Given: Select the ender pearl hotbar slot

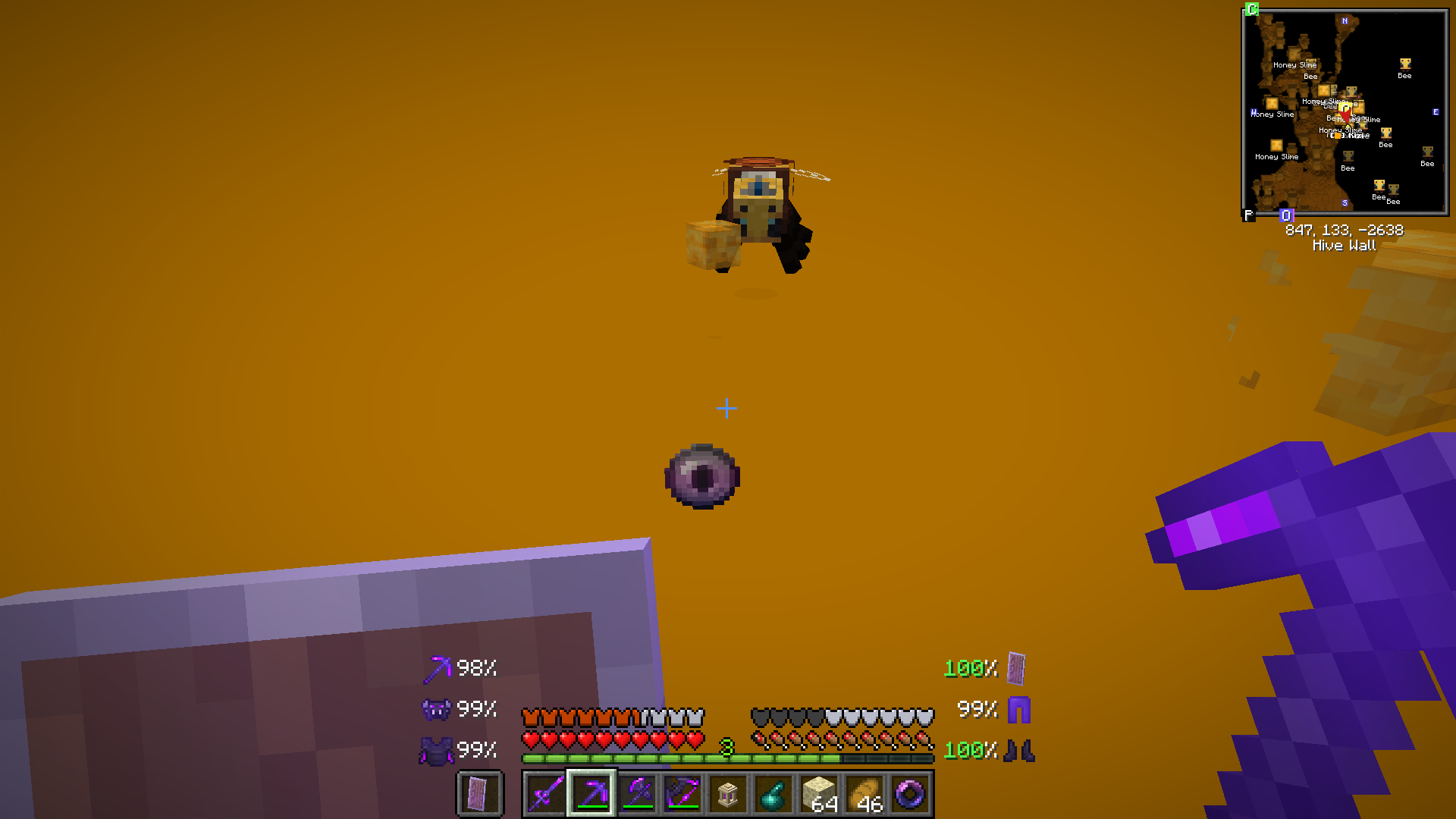Looking at the screenshot, I should [x=774, y=793].
